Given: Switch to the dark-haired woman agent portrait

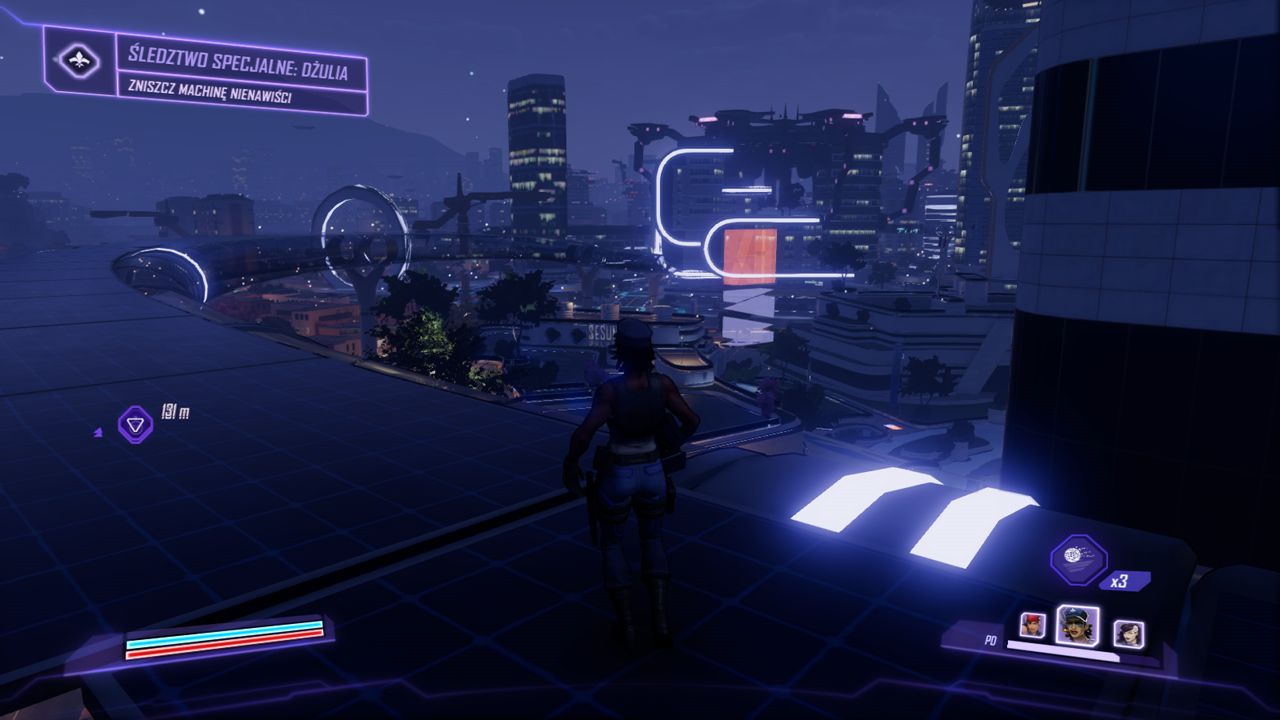Looking at the screenshot, I should tap(1128, 633).
